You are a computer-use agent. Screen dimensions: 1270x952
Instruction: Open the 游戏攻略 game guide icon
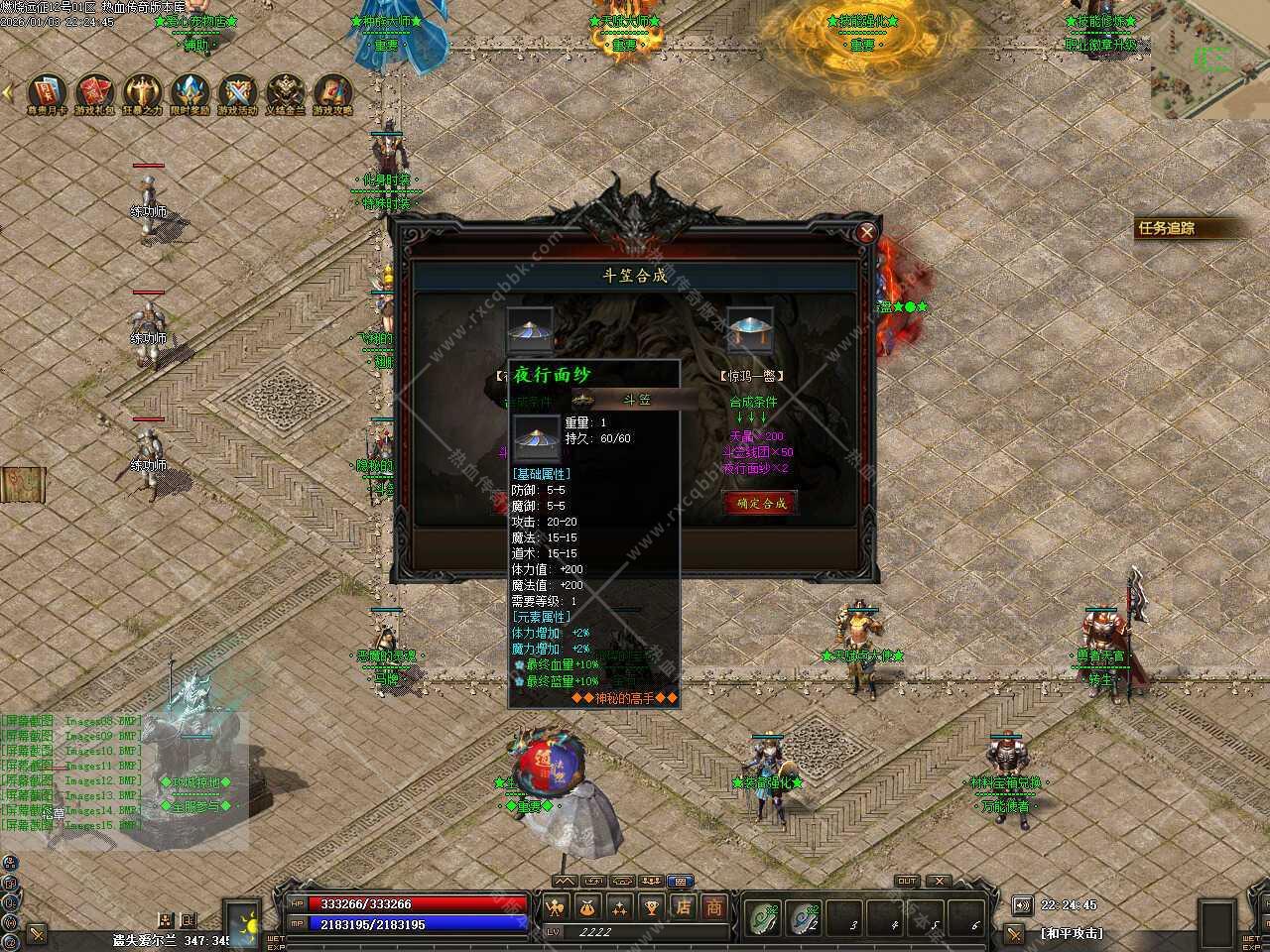pos(333,91)
